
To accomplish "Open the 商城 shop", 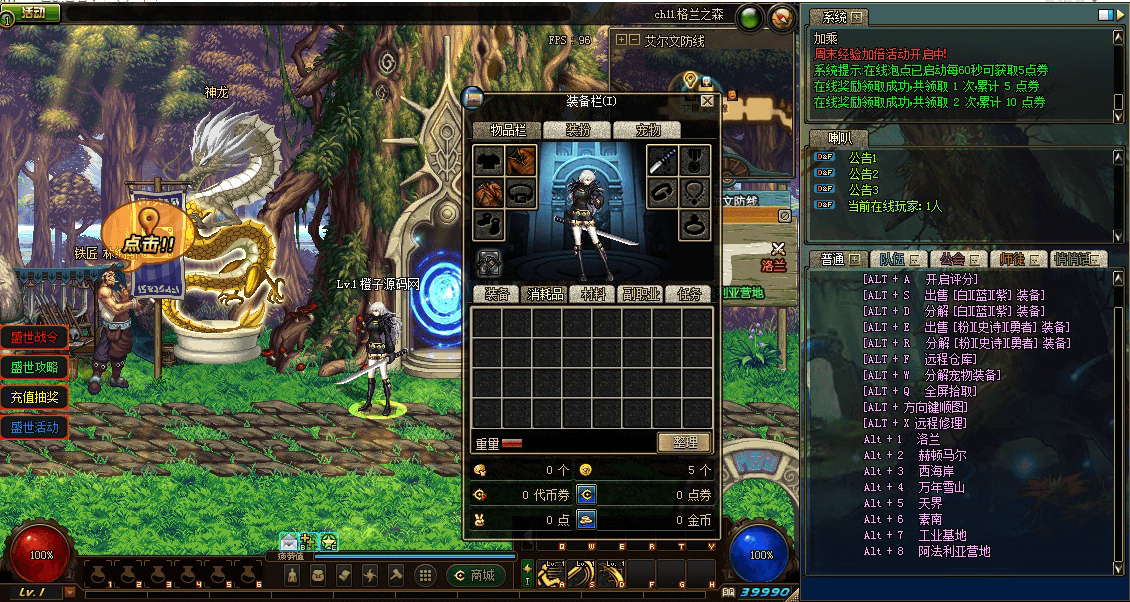I will pyautogui.click(x=476, y=575).
